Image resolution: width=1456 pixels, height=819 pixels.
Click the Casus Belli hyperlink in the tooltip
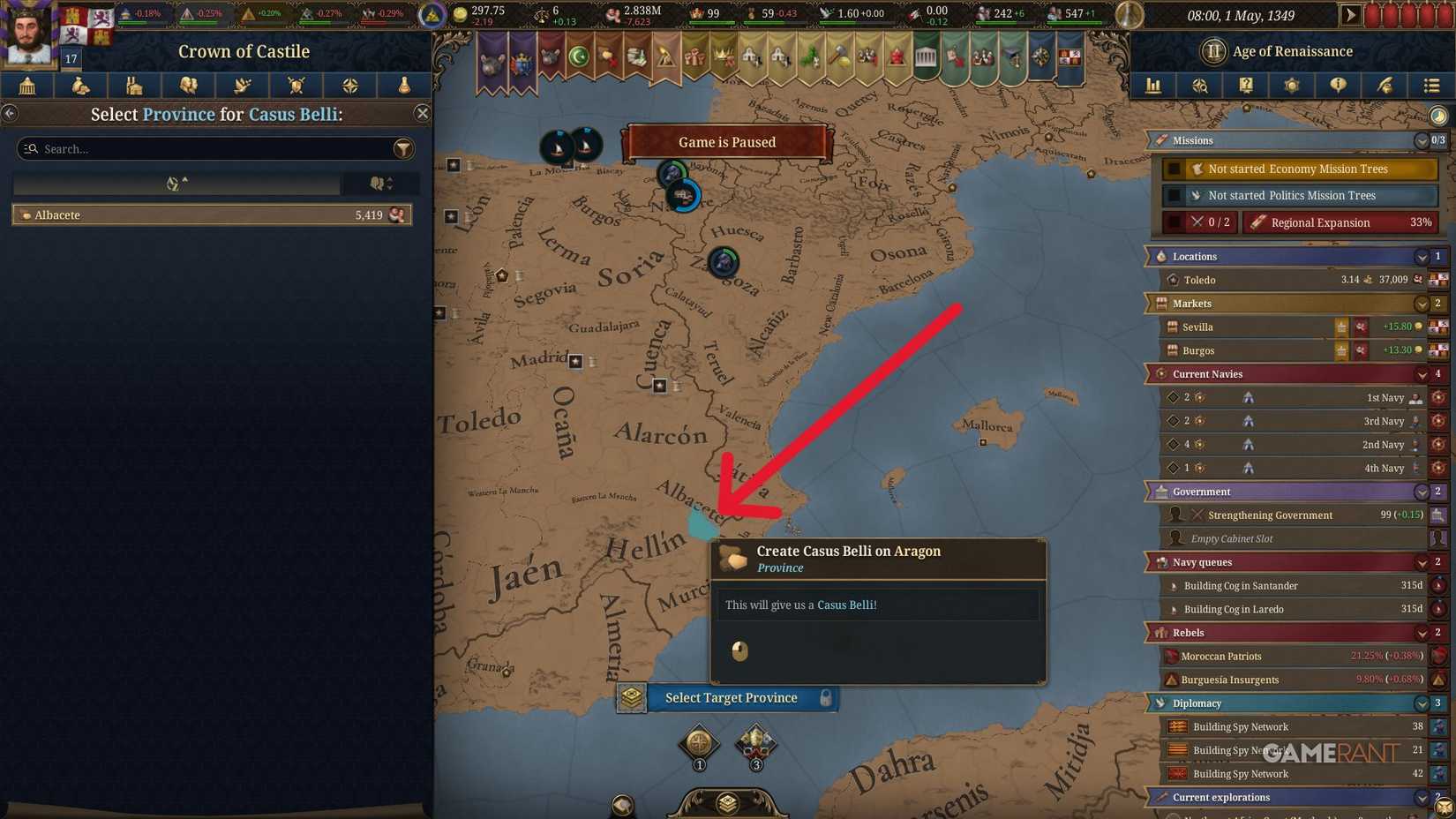[846, 605]
